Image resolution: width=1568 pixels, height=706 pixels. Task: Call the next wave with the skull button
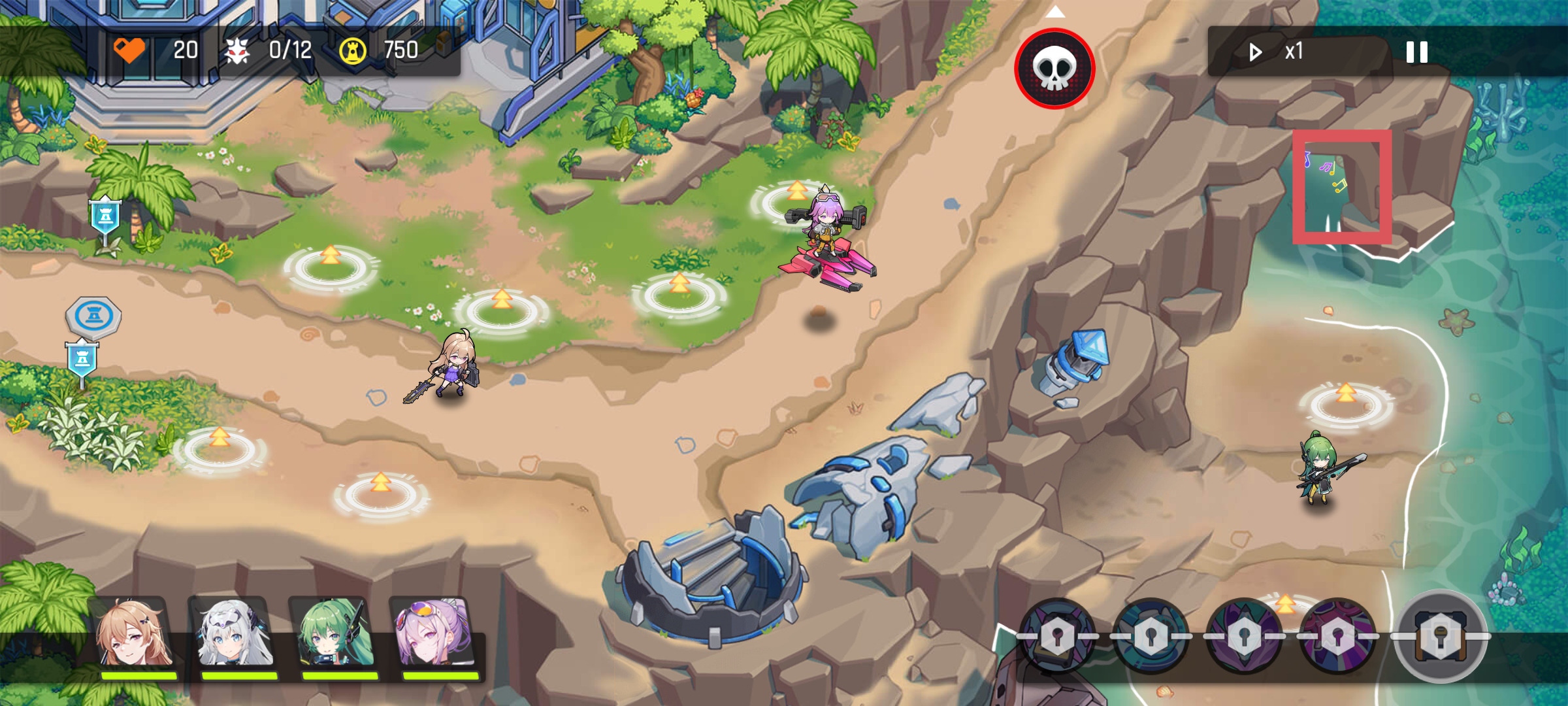coord(1054,69)
